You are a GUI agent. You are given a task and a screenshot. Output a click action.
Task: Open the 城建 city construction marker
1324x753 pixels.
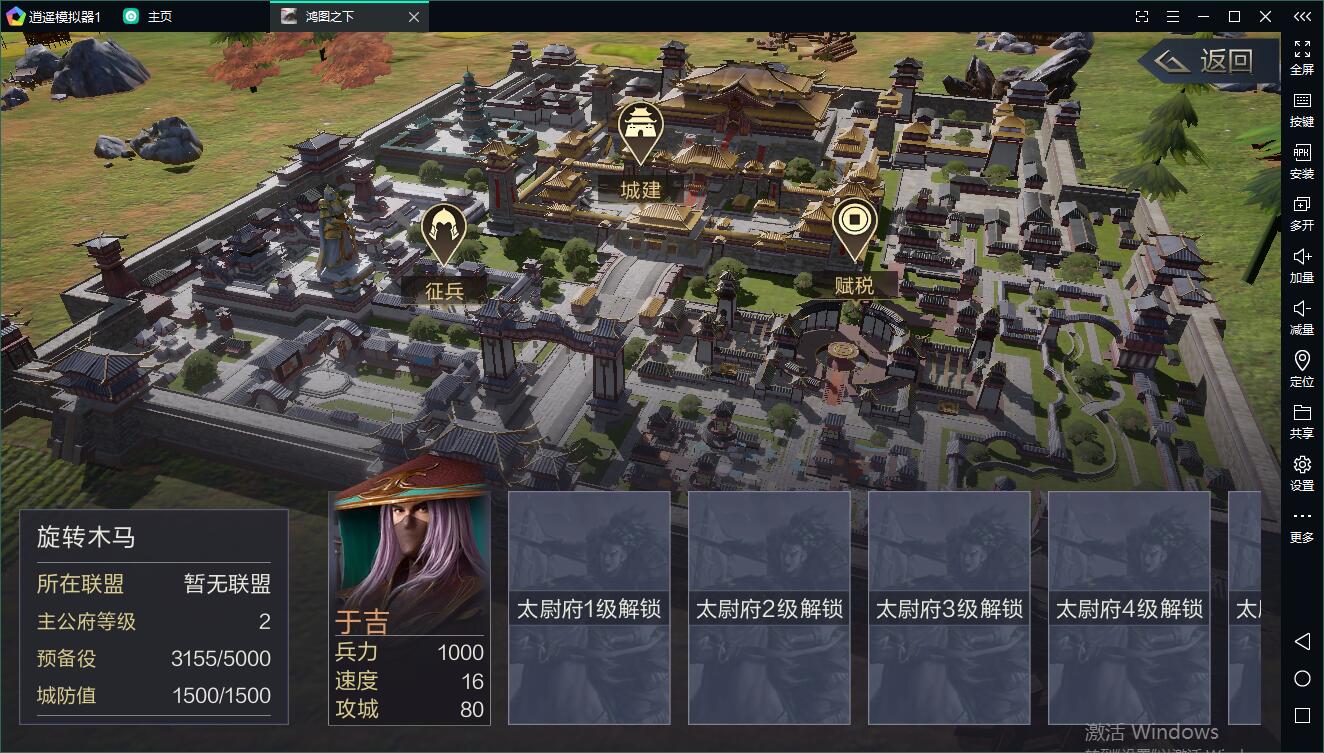click(x=641, y=133)
